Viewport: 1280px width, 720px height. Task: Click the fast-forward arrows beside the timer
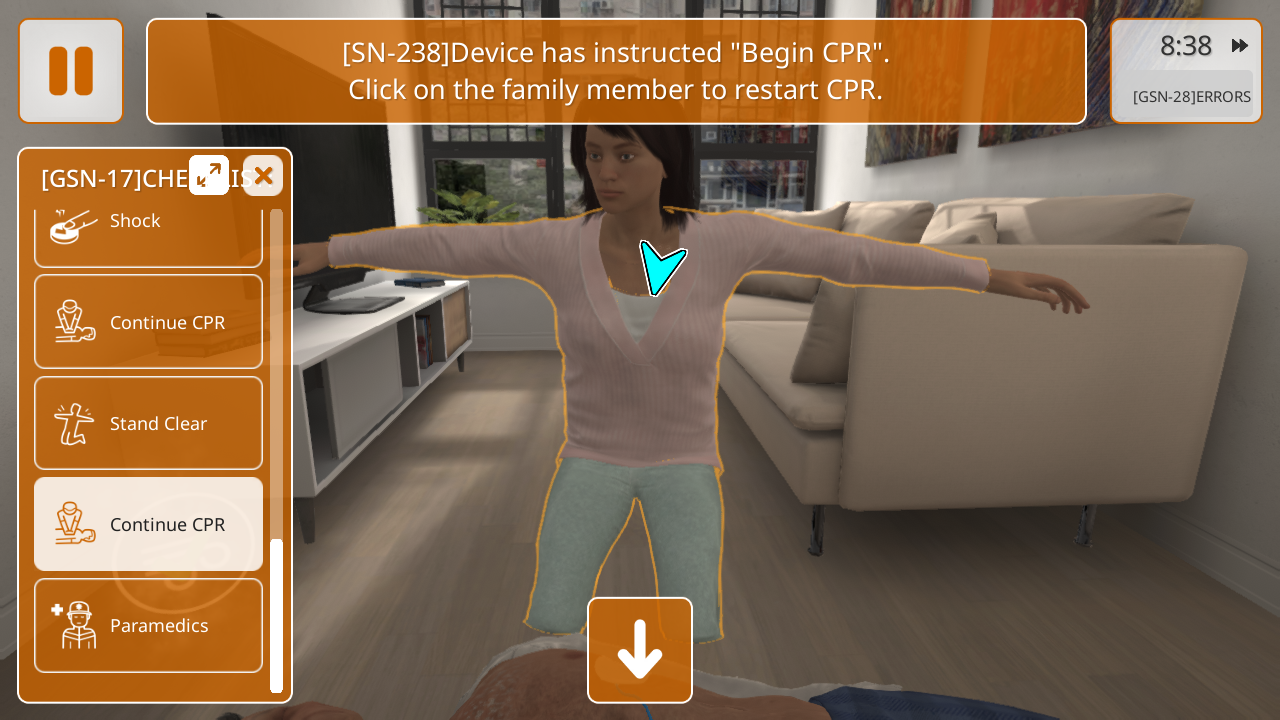coord(1240,46)
